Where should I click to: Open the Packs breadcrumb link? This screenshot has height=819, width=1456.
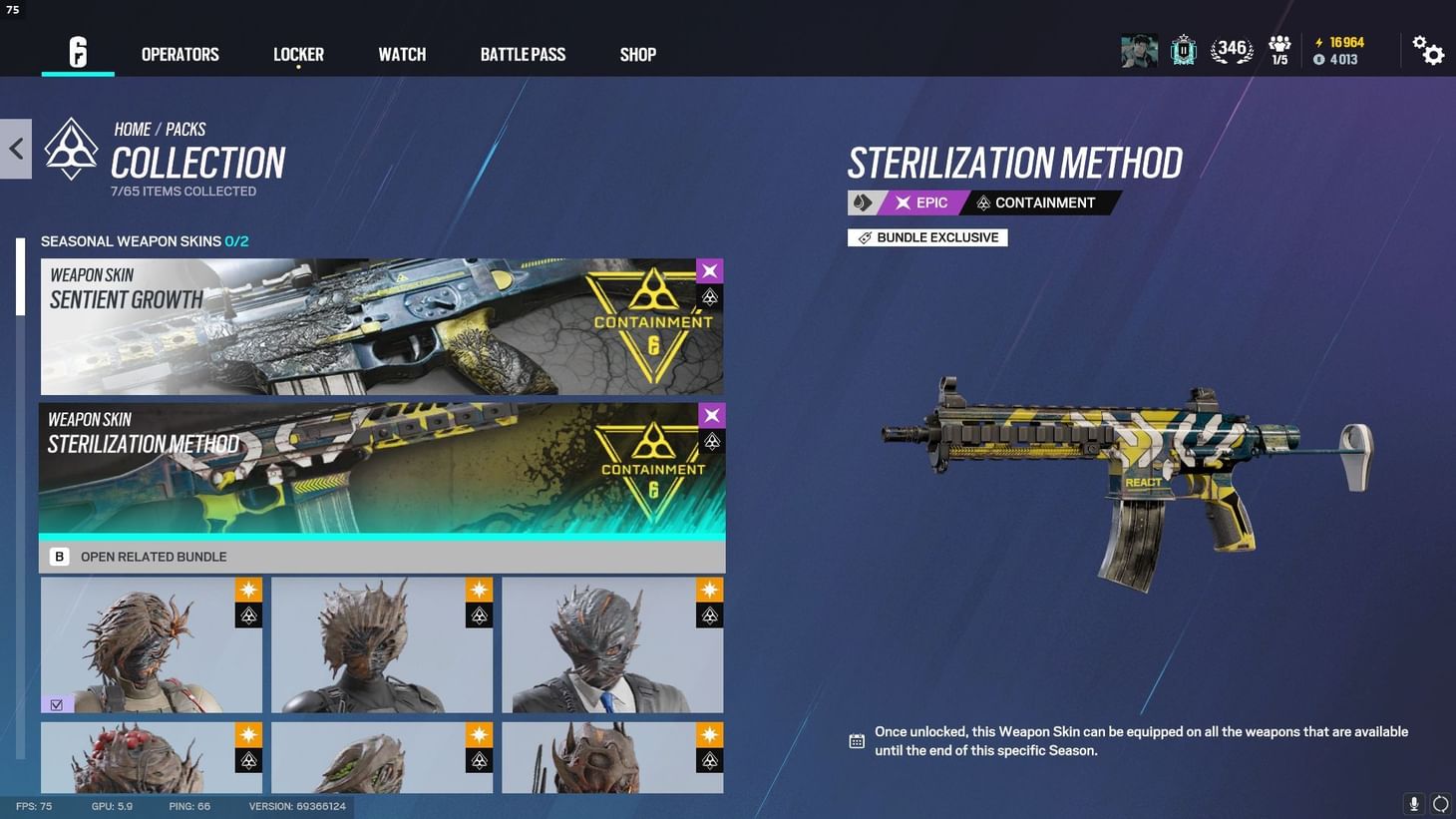coord(184,129)
